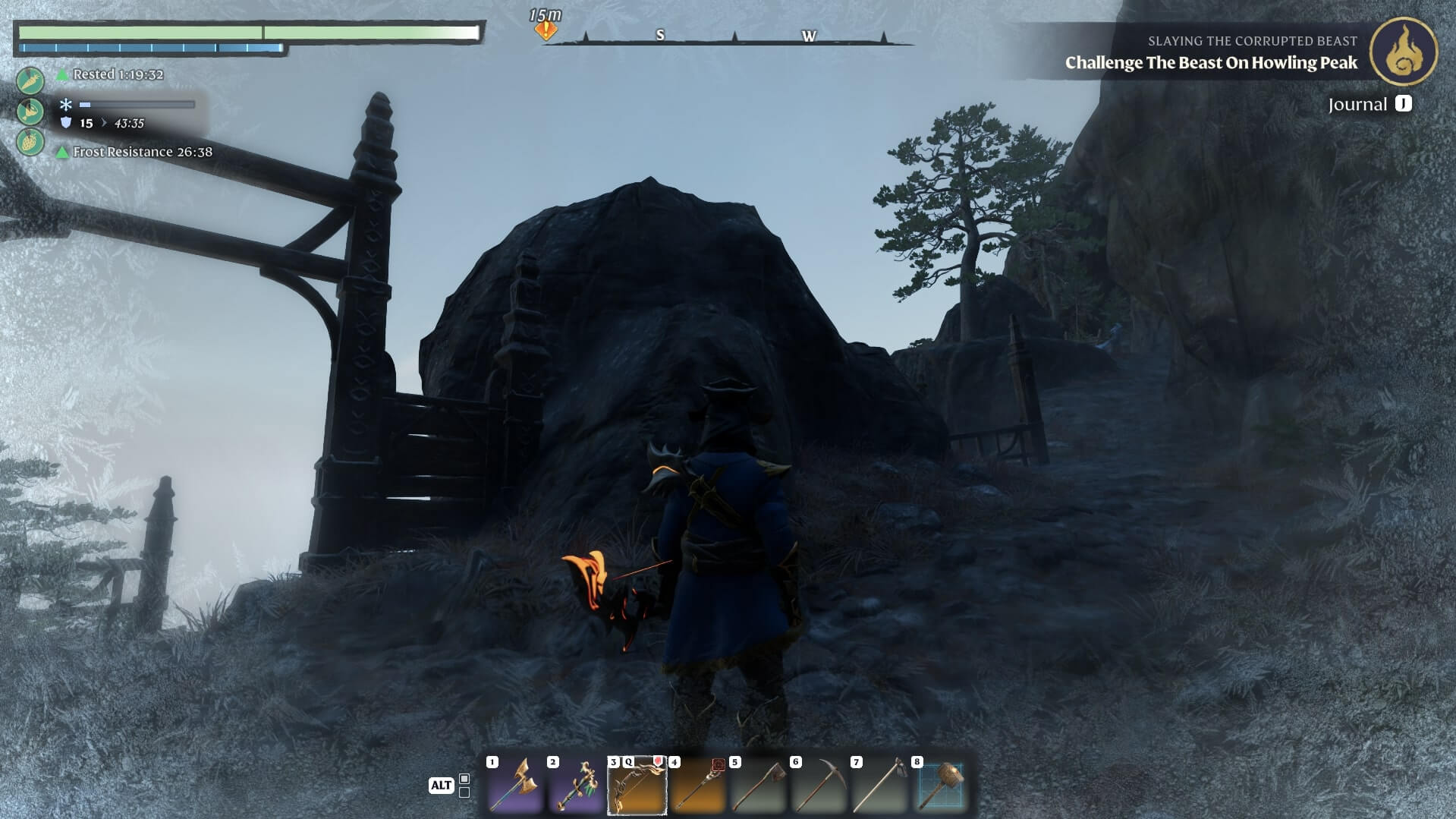Switch to the second hotbar row indicator
Image resolution: width=1456 pixels, height=819 pixels.
[x=464, y=792]
